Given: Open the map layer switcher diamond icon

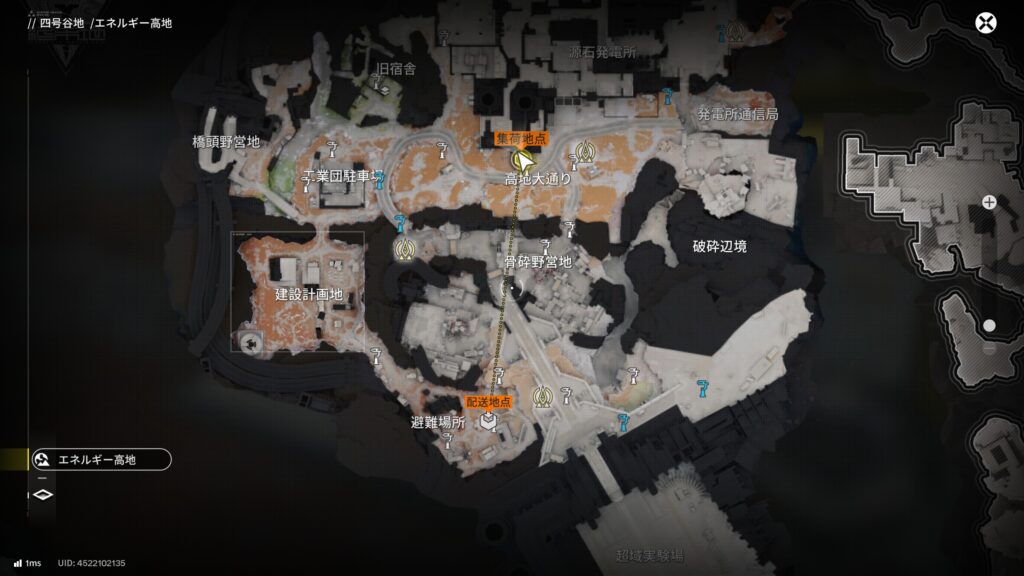Looking at the screenshot, I should [43, 494].
